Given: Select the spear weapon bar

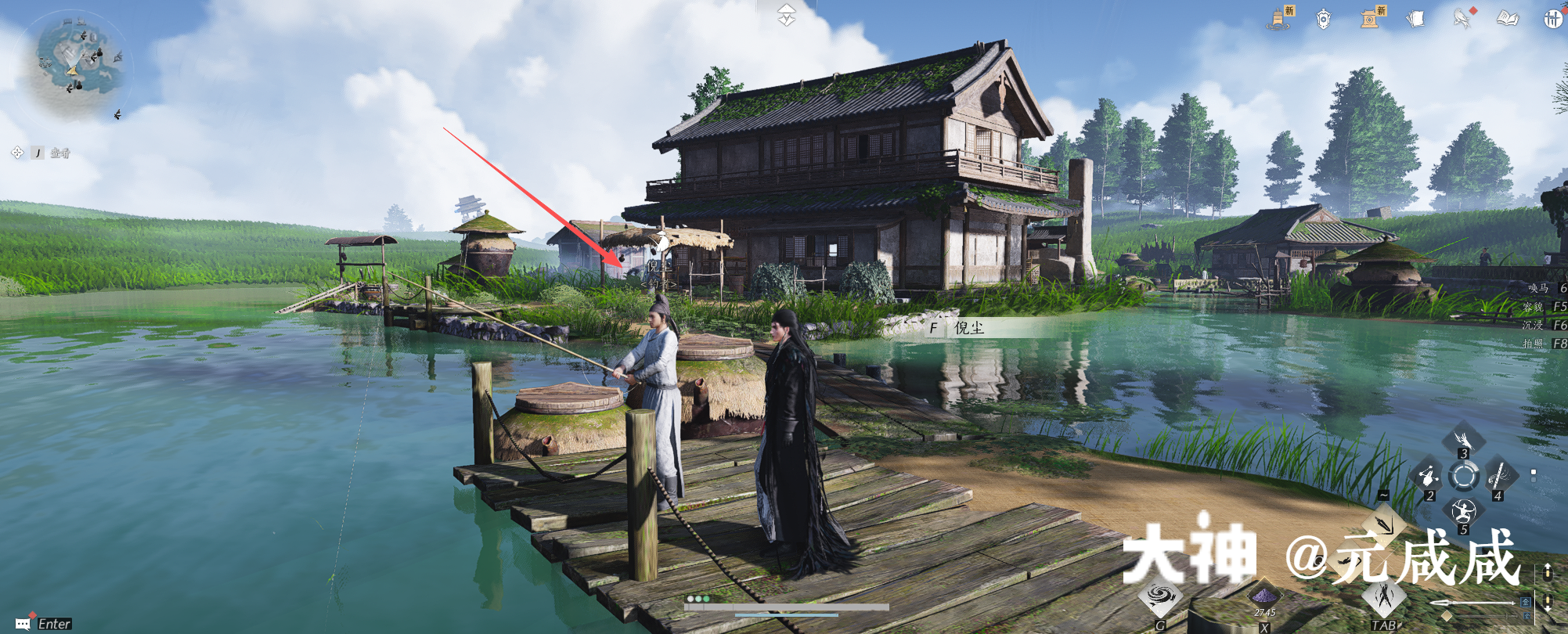Looking at the screenshot, I should click(x=1472, y=603).
